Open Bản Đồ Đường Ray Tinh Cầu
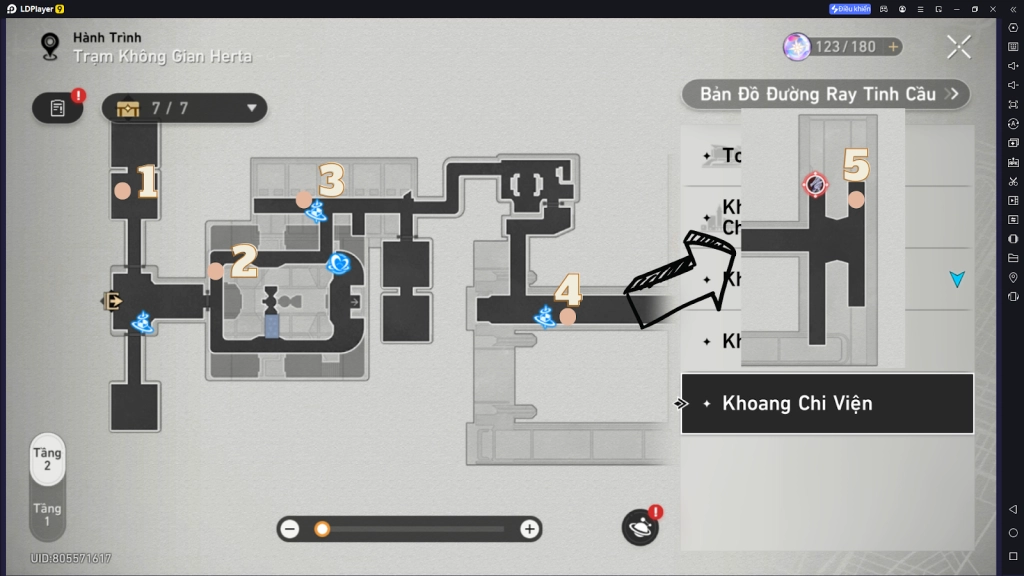 [825, 94]
